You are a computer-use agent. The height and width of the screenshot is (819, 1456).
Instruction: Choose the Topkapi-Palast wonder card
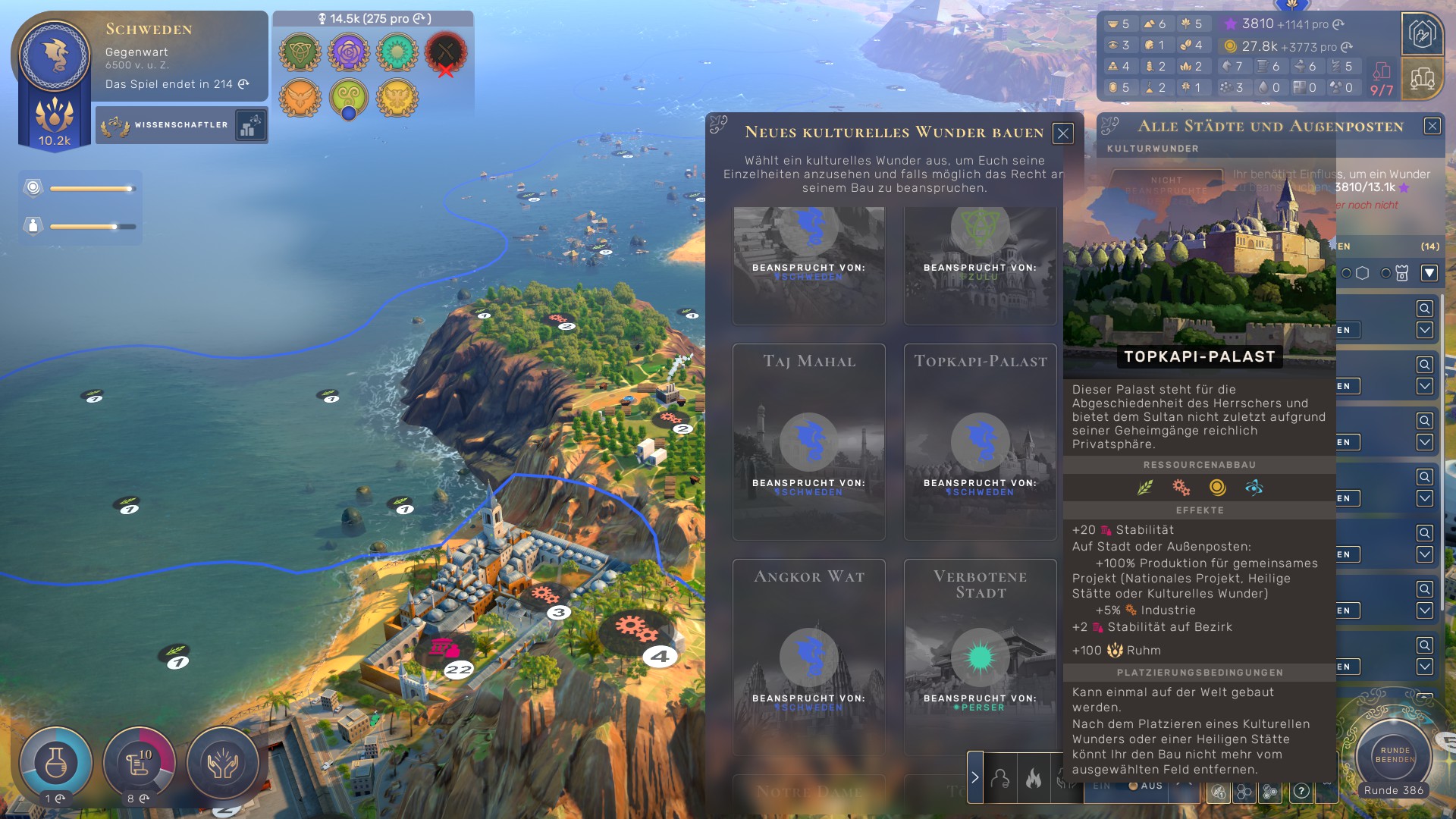click(980, 441)
